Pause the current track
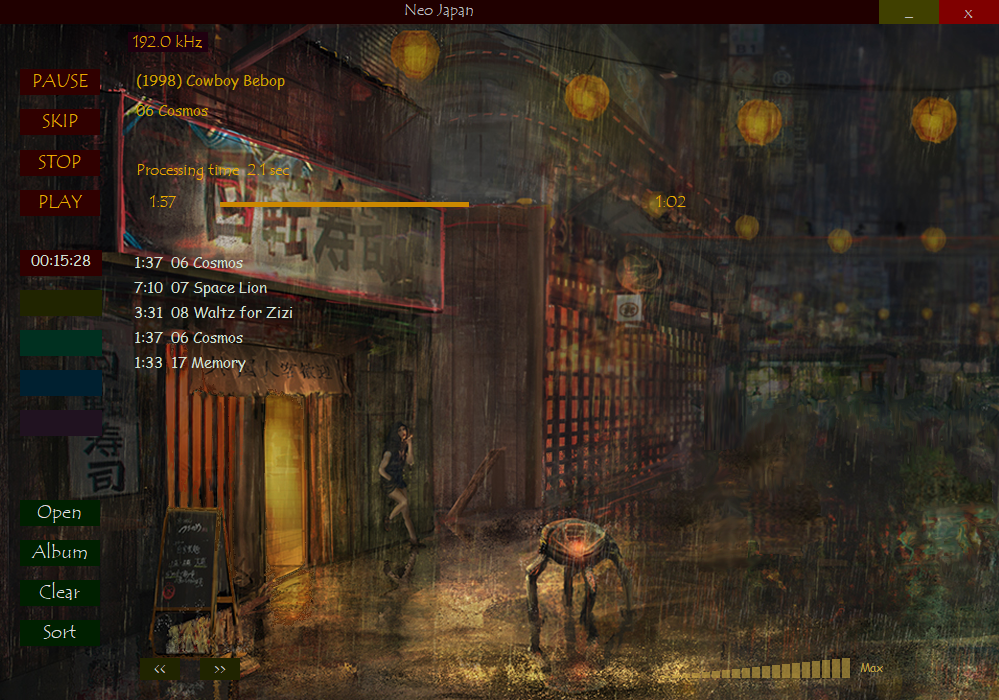Viewport: 999px width, 700px height. pyautogui.click(x=60, y=81)
